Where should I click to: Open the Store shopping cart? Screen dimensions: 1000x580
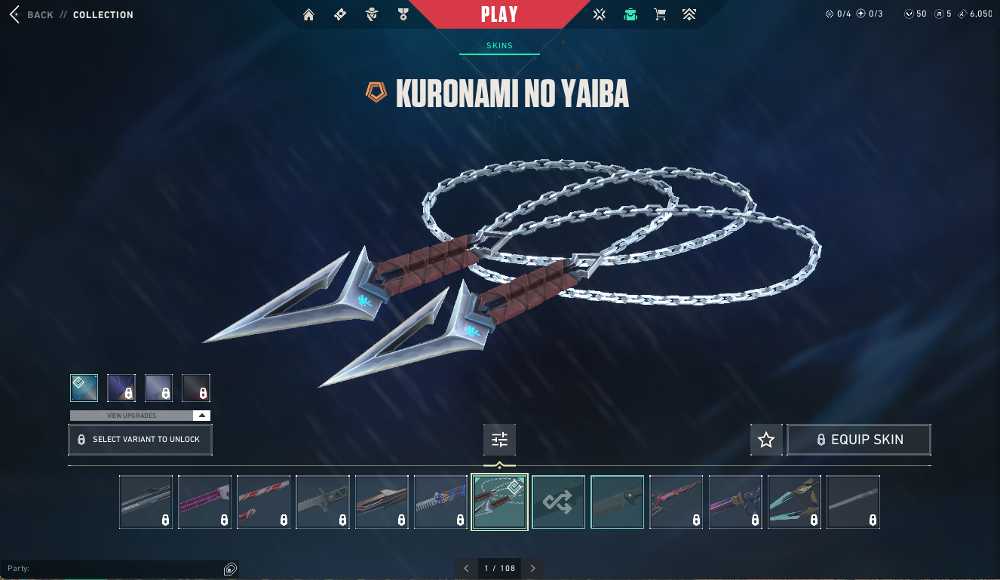pos(660,15)
